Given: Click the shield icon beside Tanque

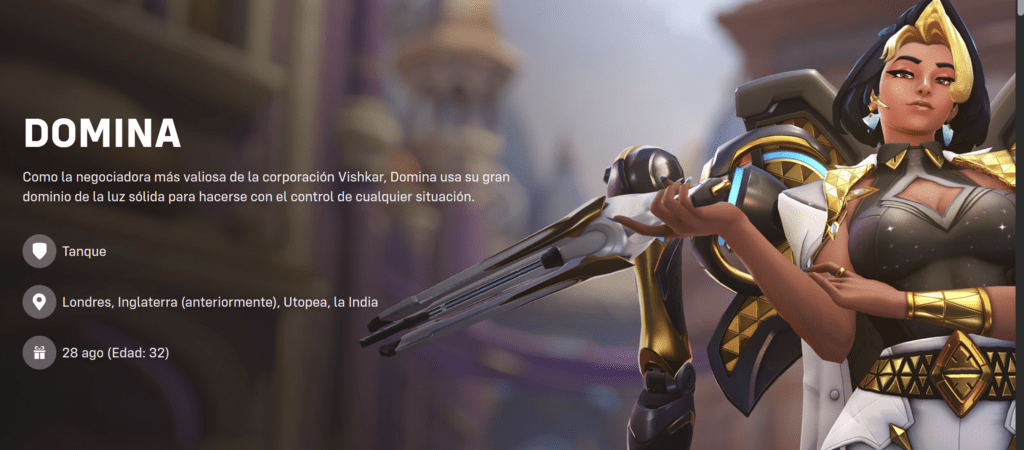Looking at the screenshot, I should 39,251.
